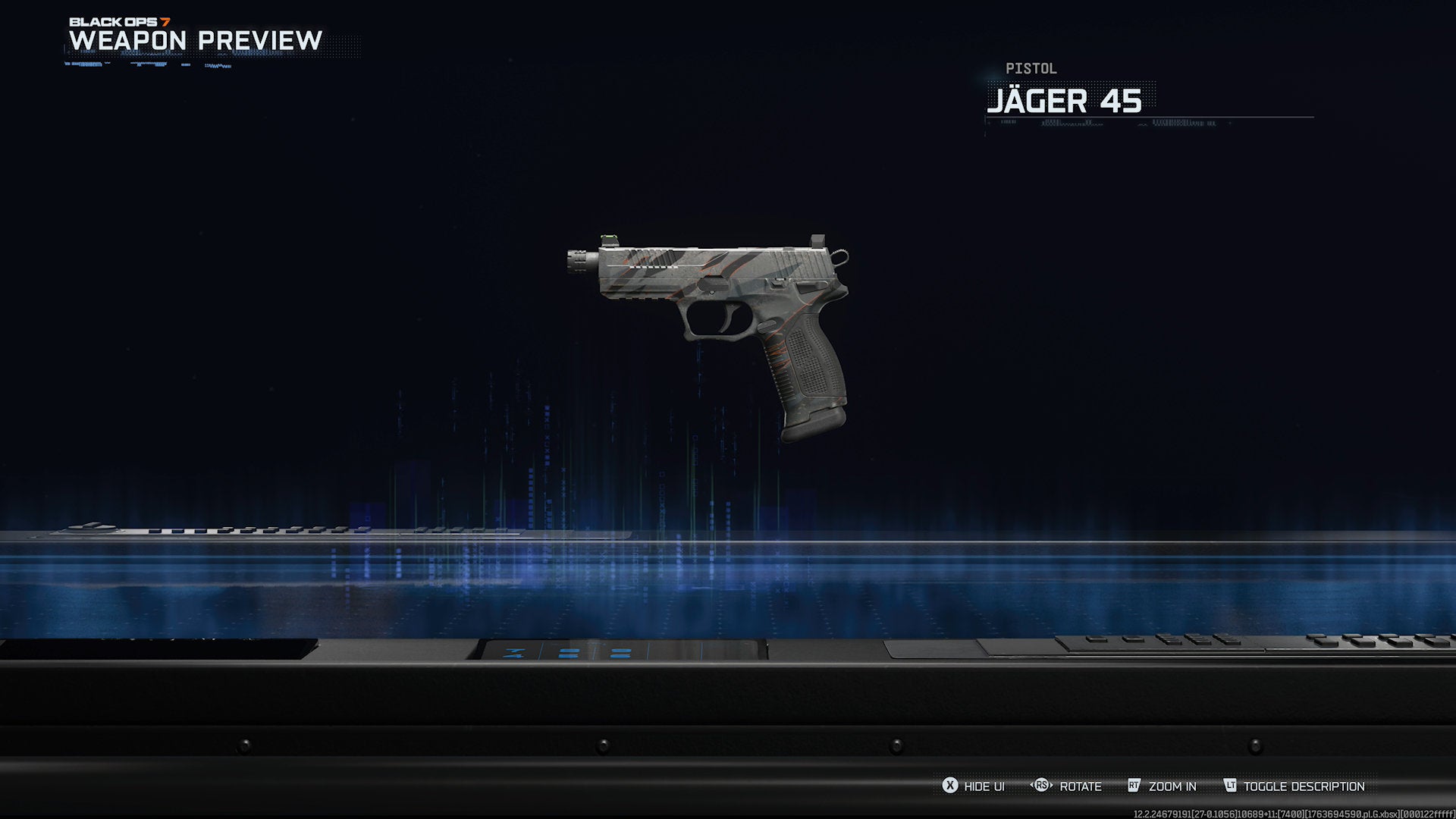Click the RT trigger button icon
The height and width of the screenshot is (819, 1456).
tap(1133, 786)
